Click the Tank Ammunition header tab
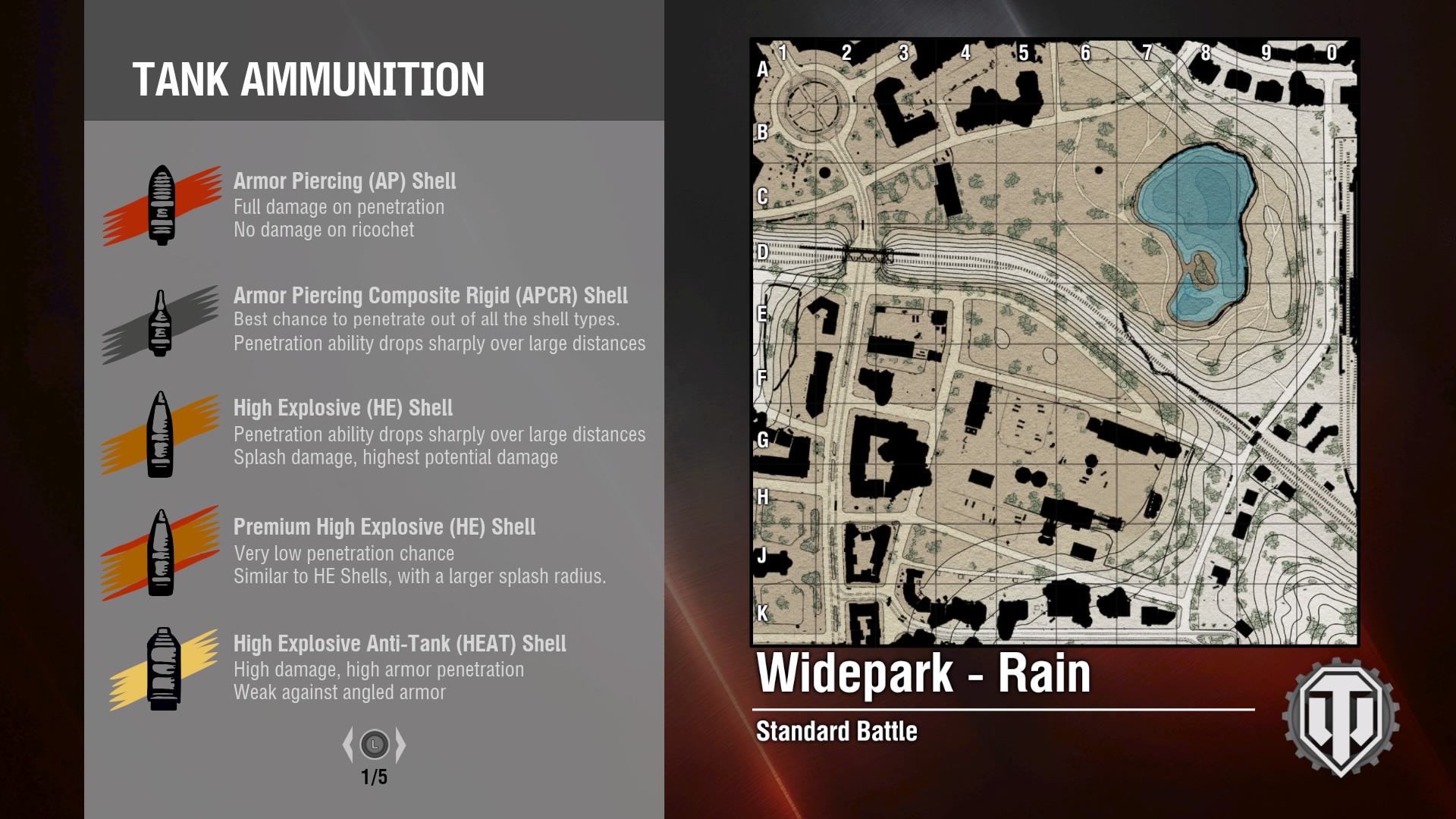Image resolution: width=1456 pixels, height=819 pixels. tap(309, 77)
